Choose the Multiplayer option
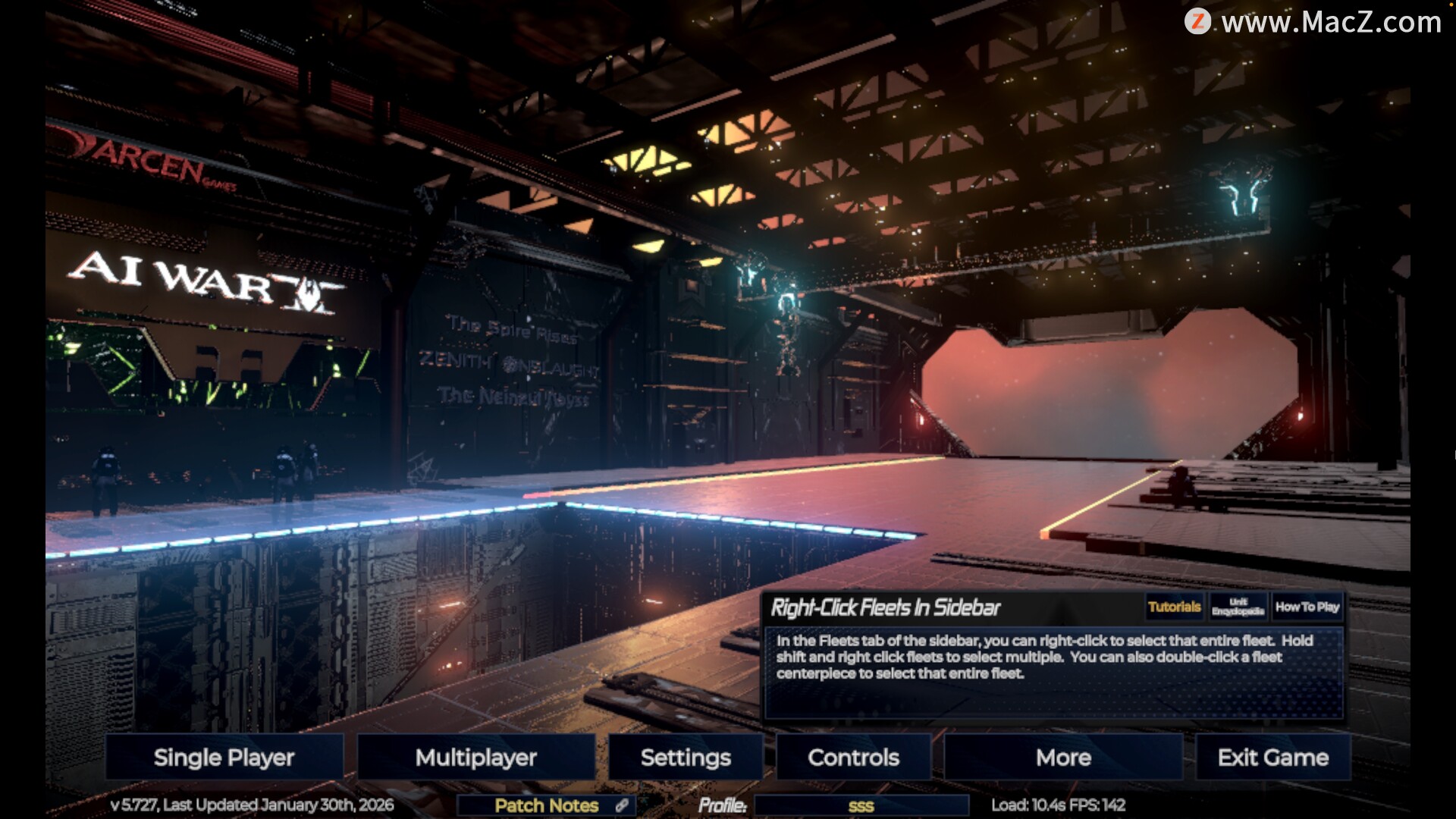 coord(475,757)
